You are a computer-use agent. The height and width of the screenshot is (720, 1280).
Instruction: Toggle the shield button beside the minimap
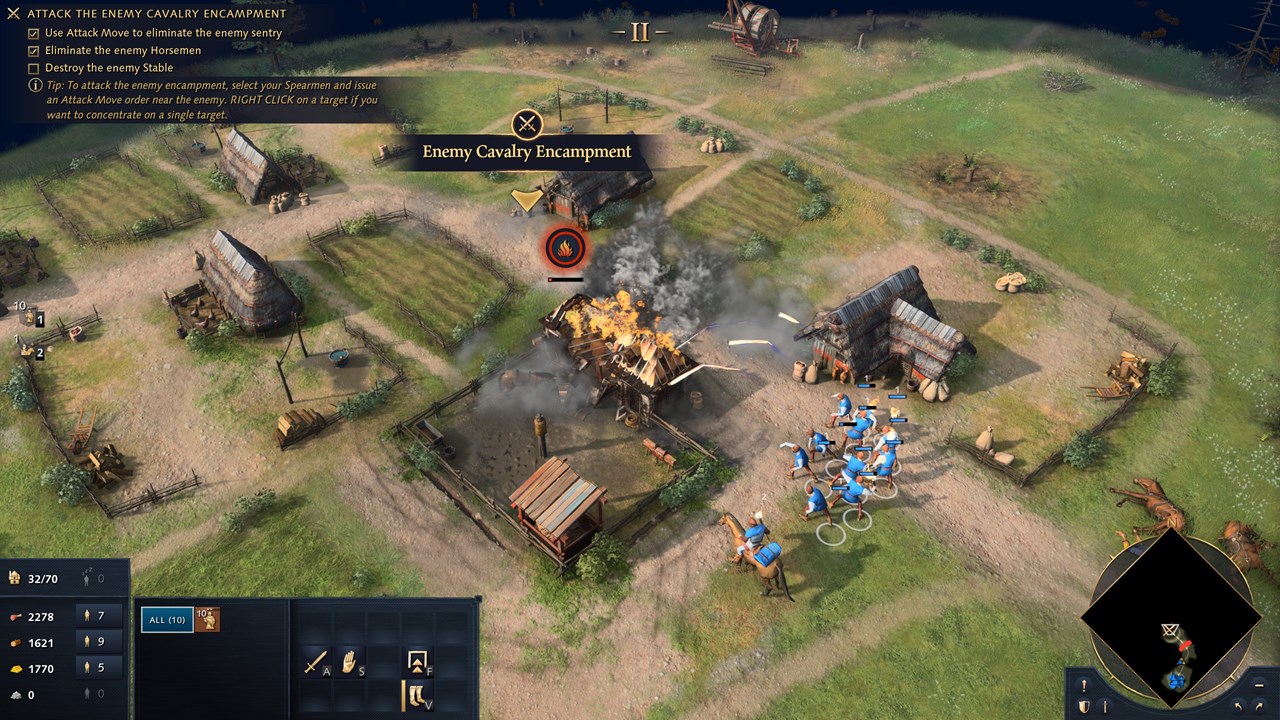pyautogui.click(x=1084, y=707)
